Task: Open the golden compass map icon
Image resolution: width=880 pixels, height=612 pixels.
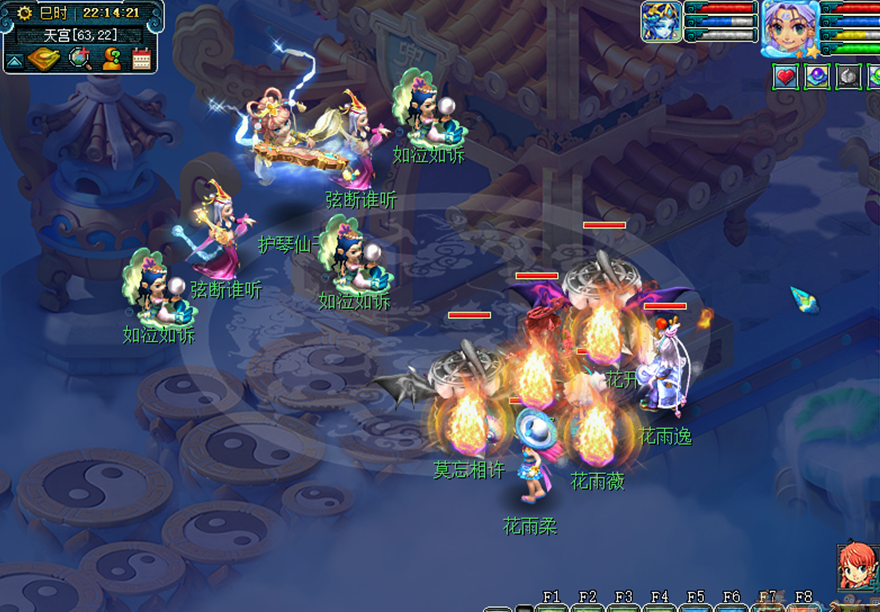Action: pyautogui.click(x=43, y=59)
